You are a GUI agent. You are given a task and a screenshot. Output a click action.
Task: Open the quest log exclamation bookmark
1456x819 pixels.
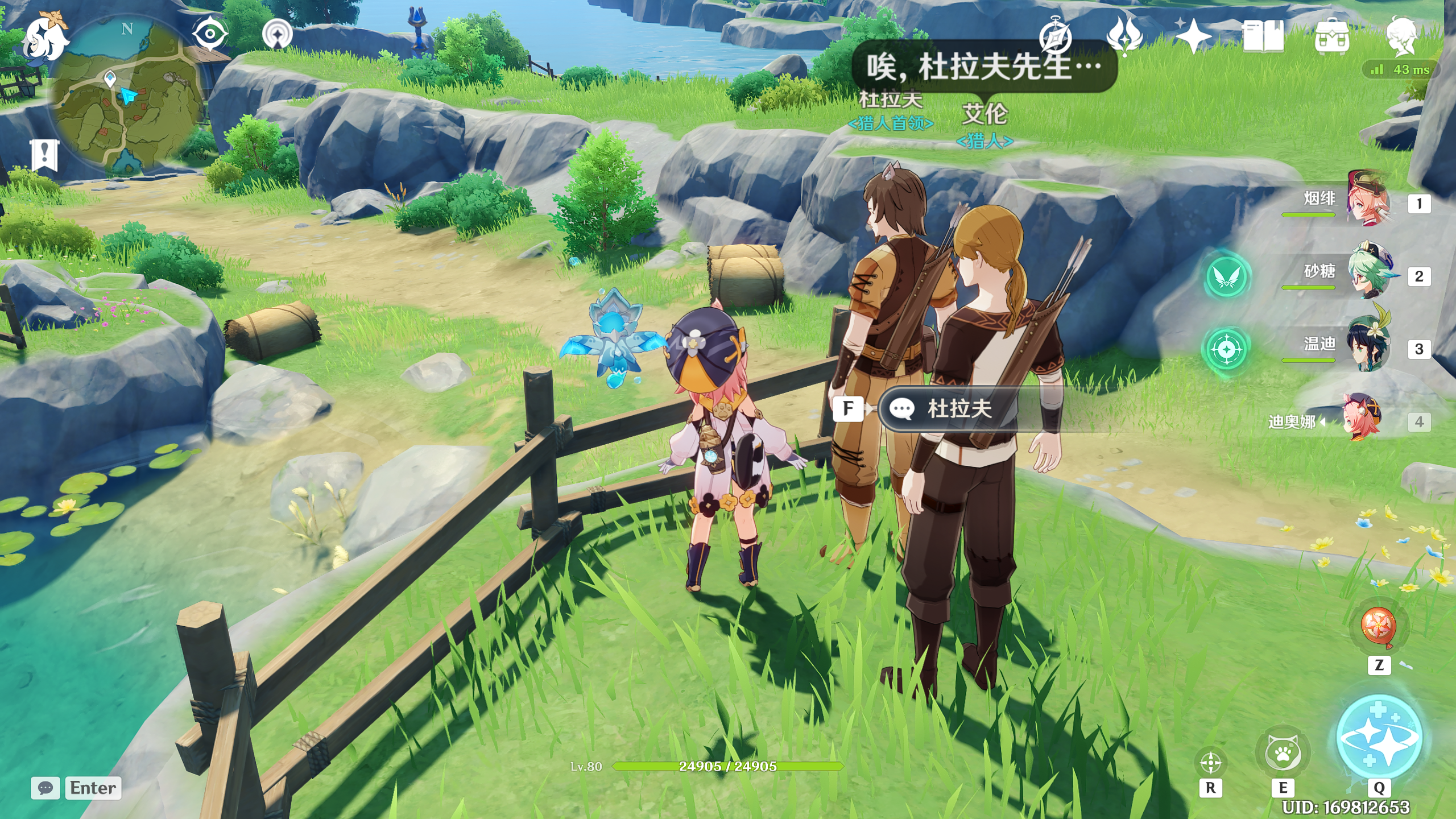[44, 154]
